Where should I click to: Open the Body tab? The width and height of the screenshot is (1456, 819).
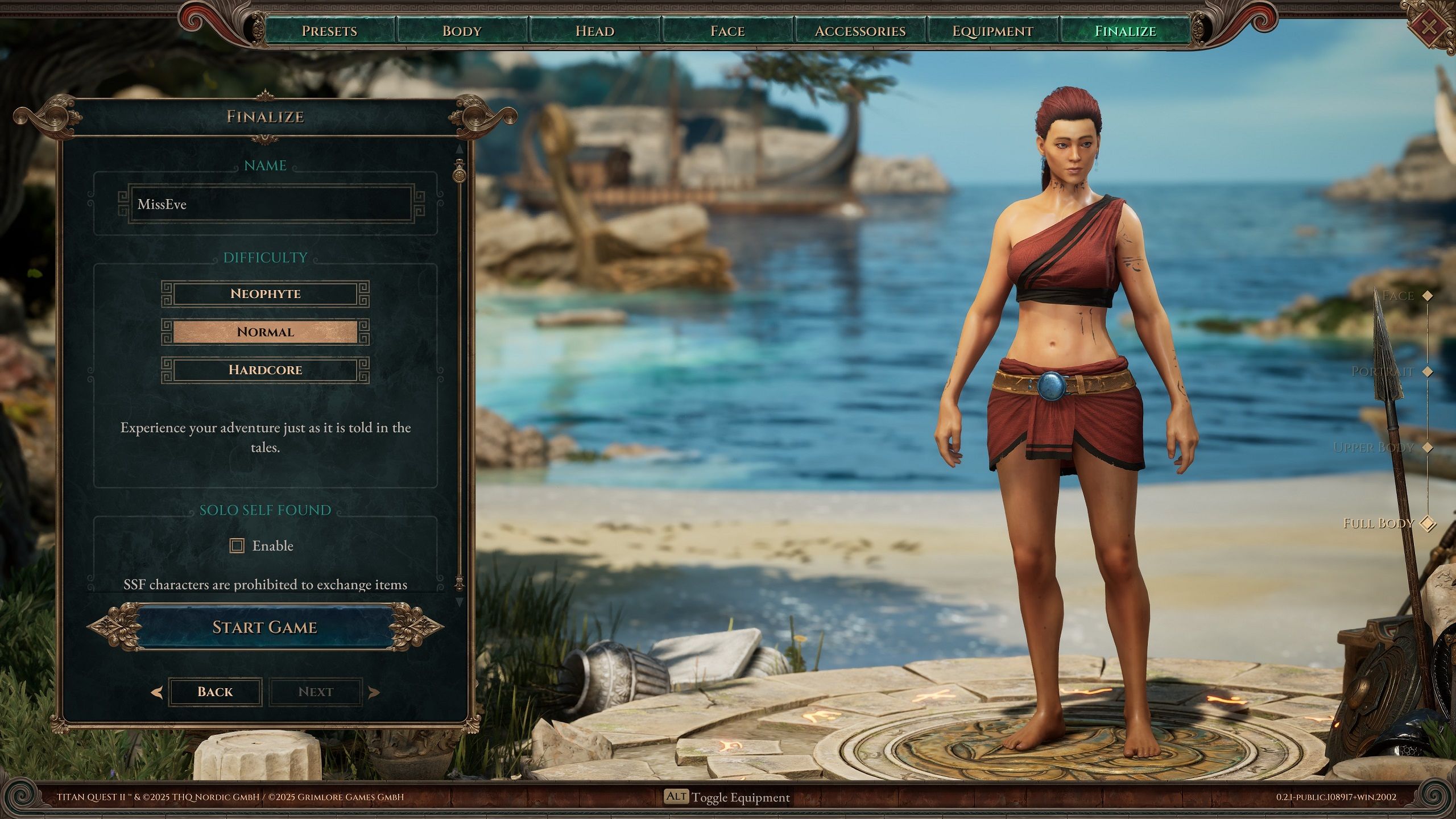click(x=462, y=31)
